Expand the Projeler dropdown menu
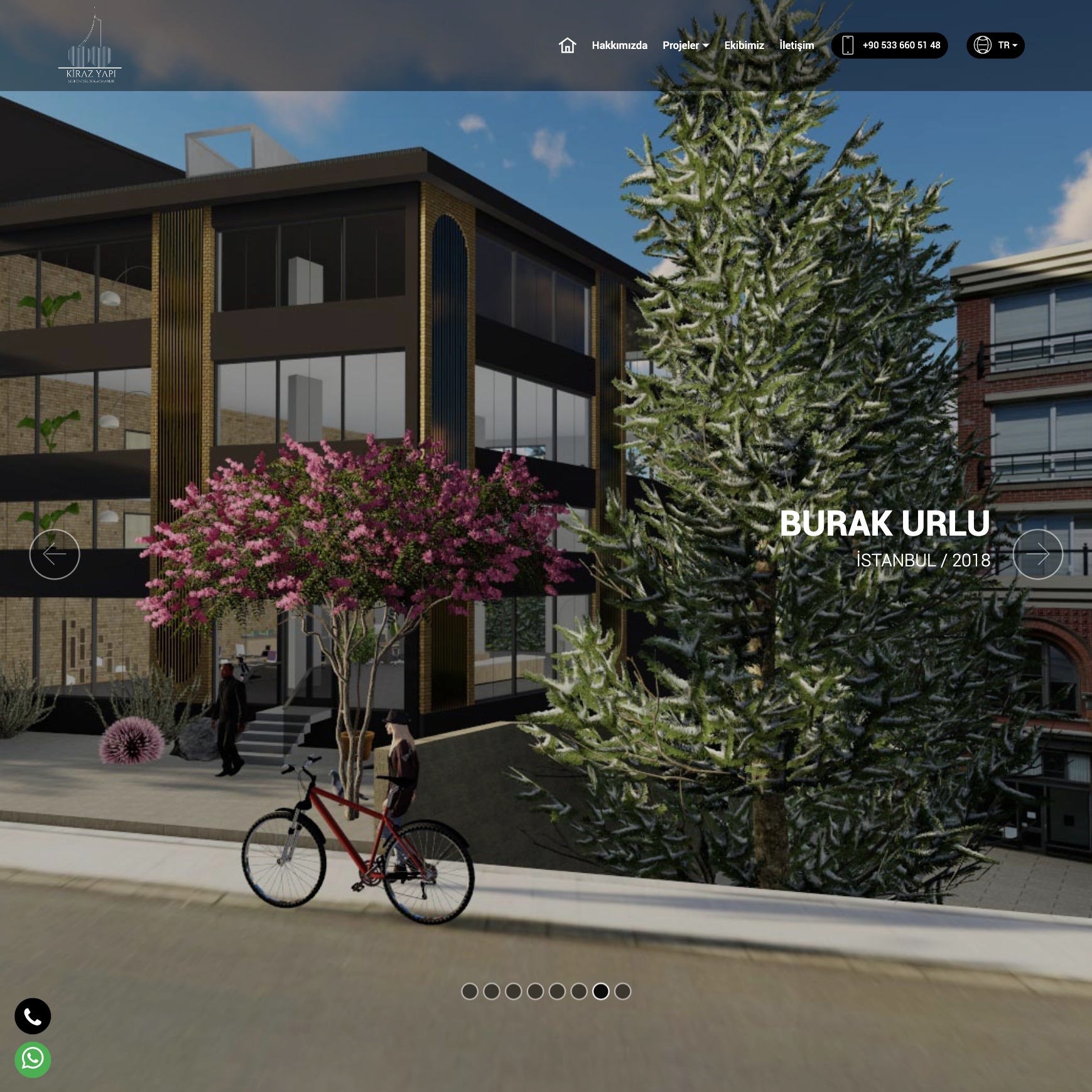1092x1092 pixels. [x=685, y=45]
